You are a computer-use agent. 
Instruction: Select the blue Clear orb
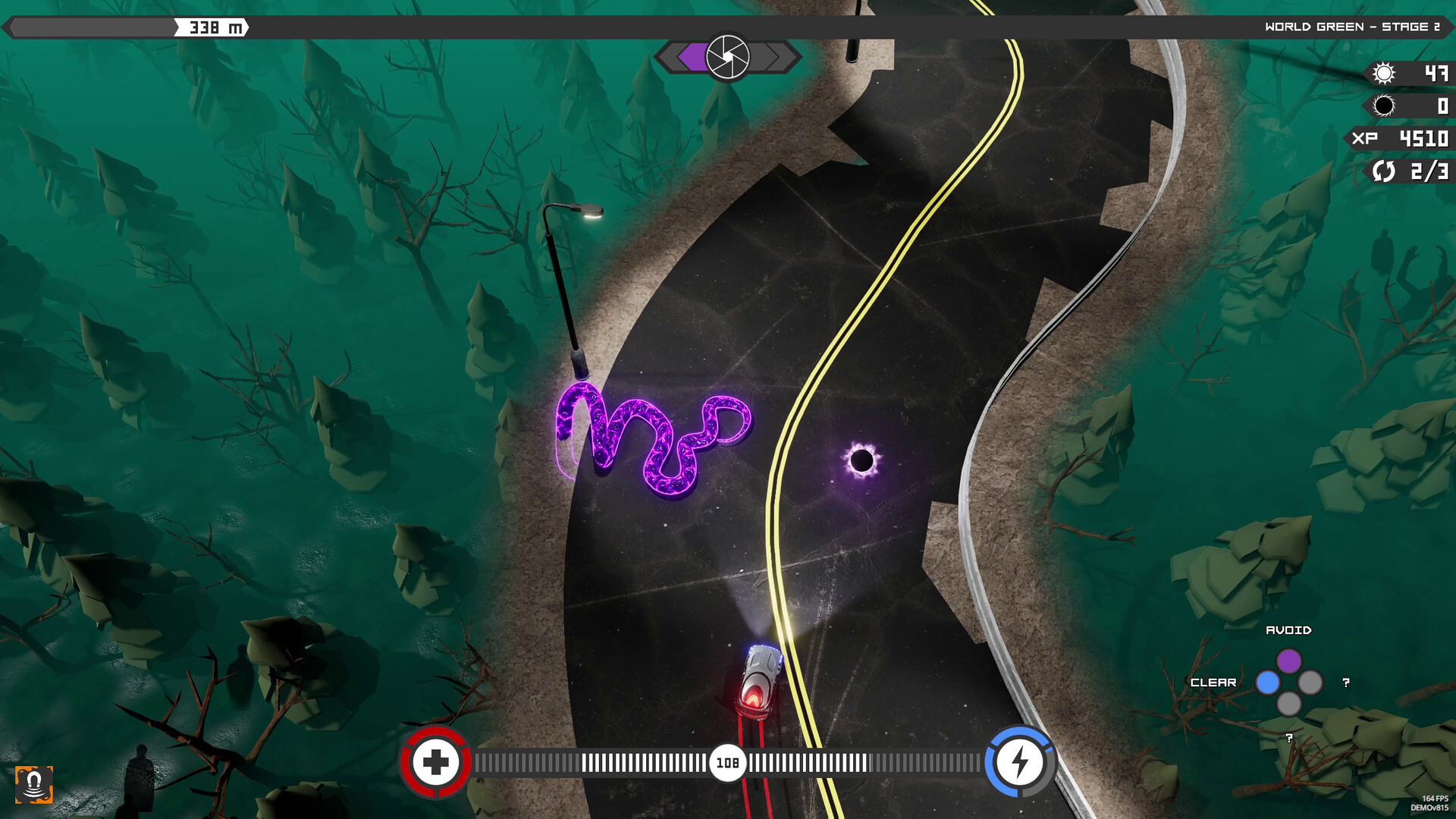coord(1267,682)
